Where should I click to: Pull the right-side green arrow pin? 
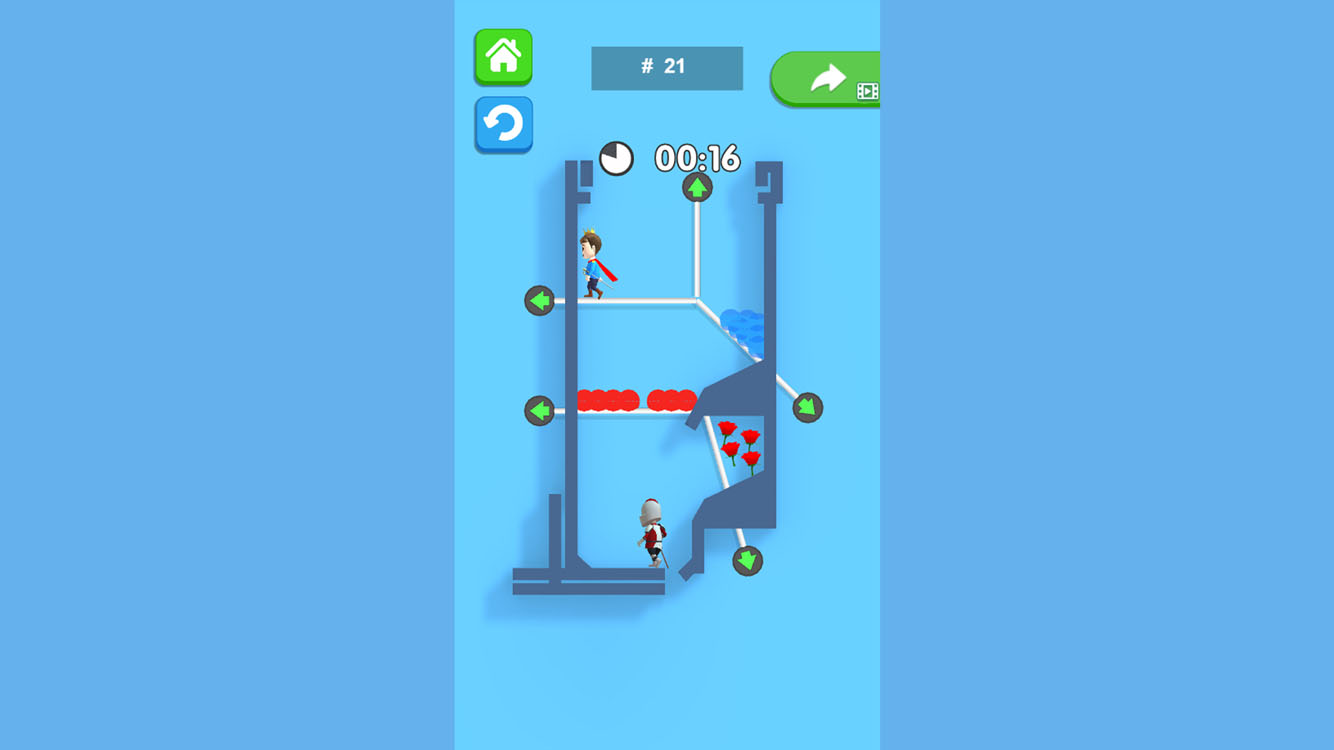coord(807,407)
